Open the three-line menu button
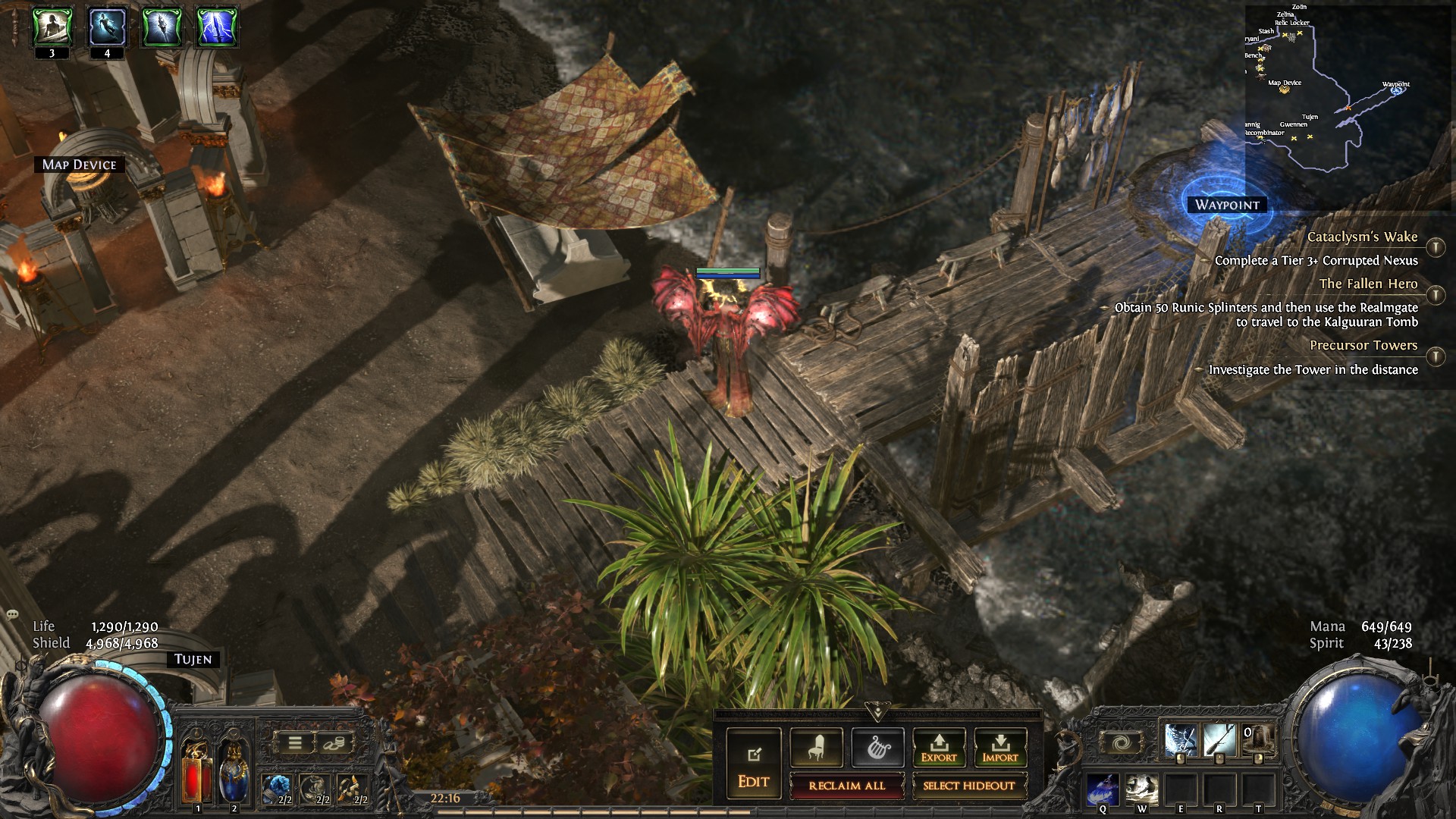1456x819 pixels. point(295,743)
